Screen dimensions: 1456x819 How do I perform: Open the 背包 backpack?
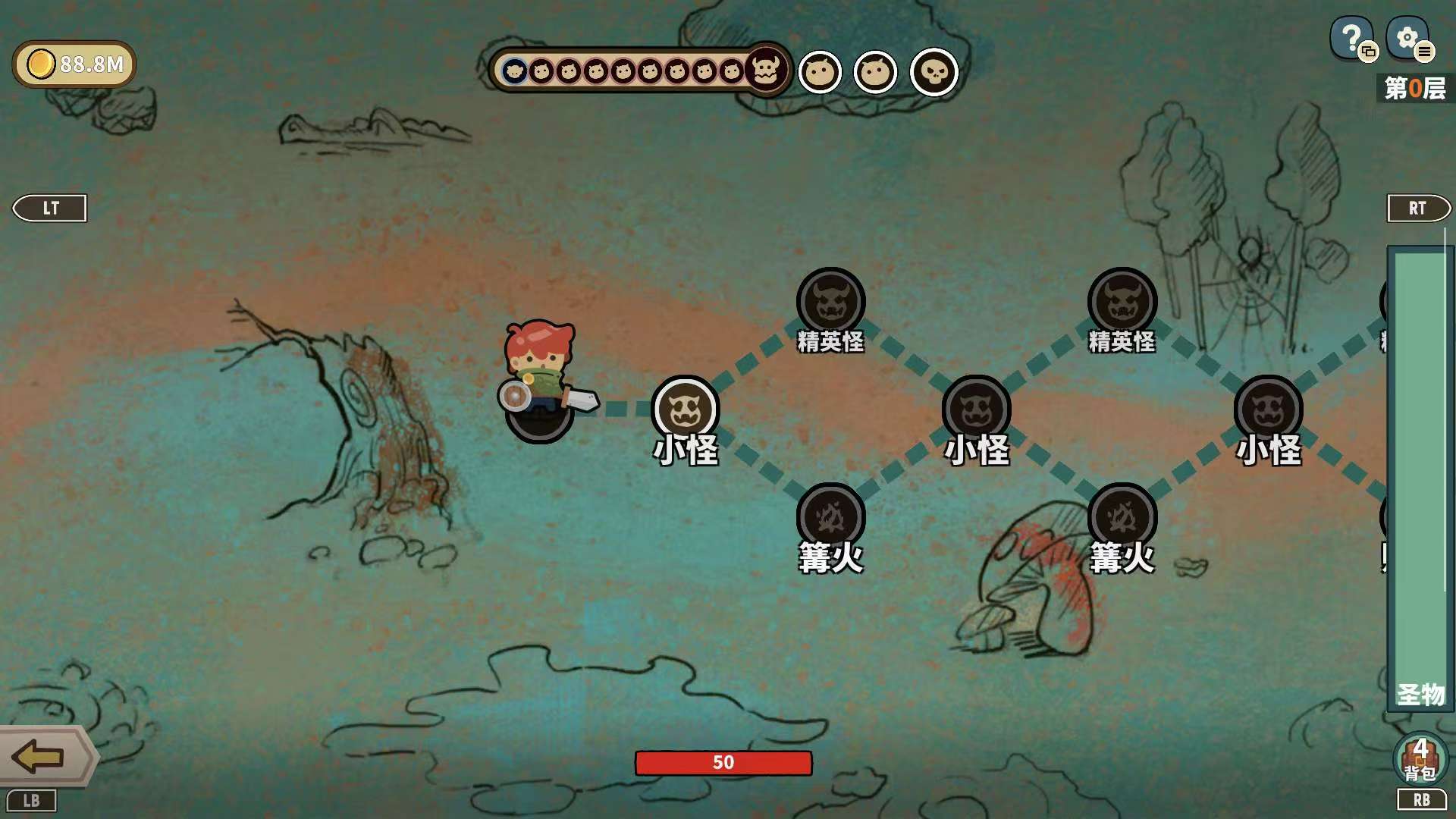(1420, 758)
